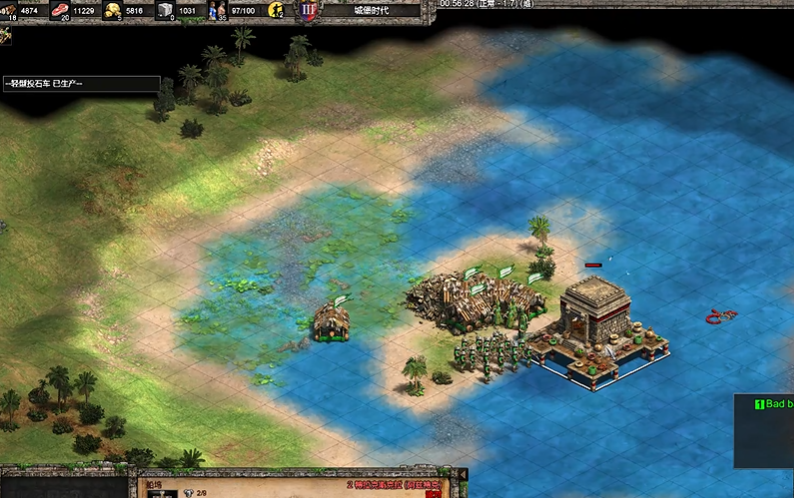794x498 pixels.
Task: Select the mangonel produced notification message
Action: pos(80,84)
